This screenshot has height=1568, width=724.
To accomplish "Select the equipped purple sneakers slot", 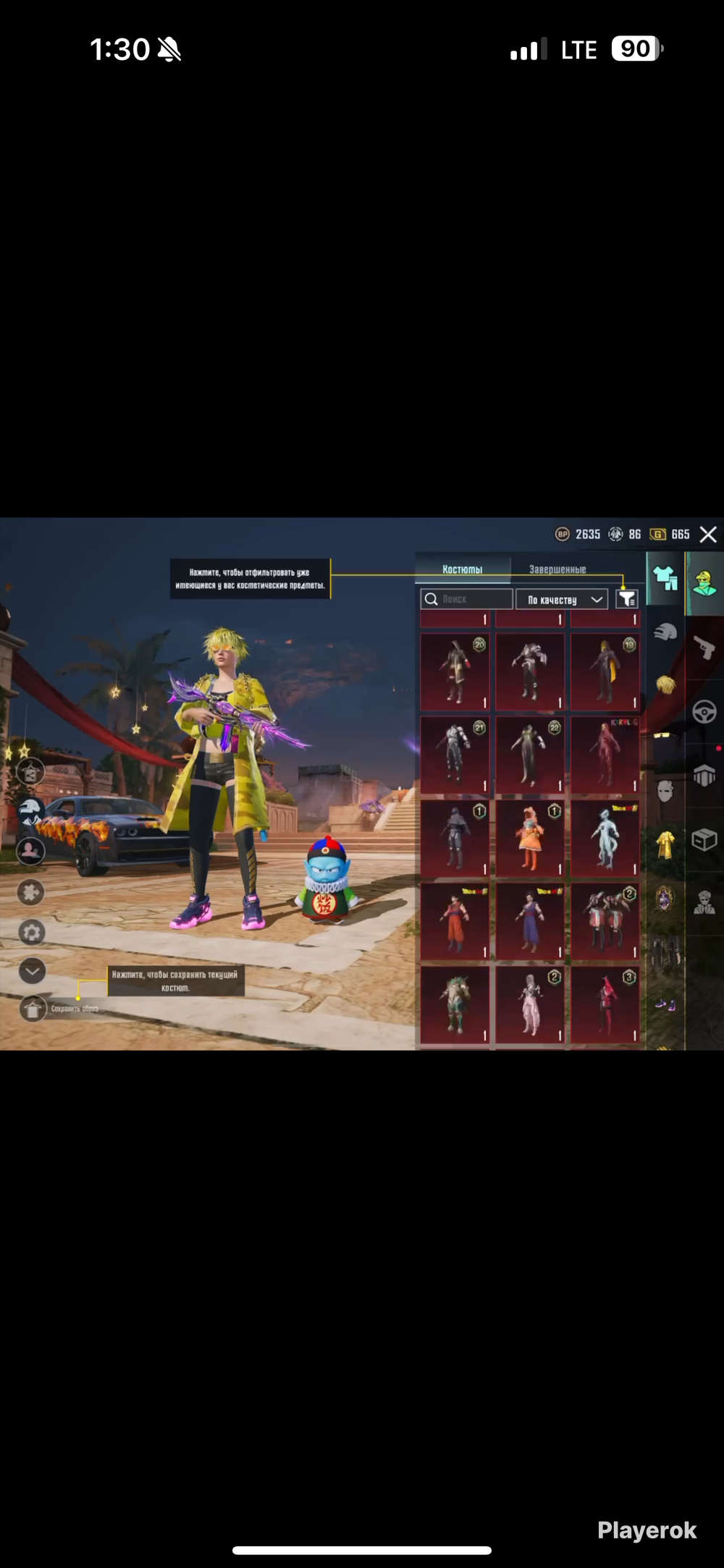I will click(665, 1004).
